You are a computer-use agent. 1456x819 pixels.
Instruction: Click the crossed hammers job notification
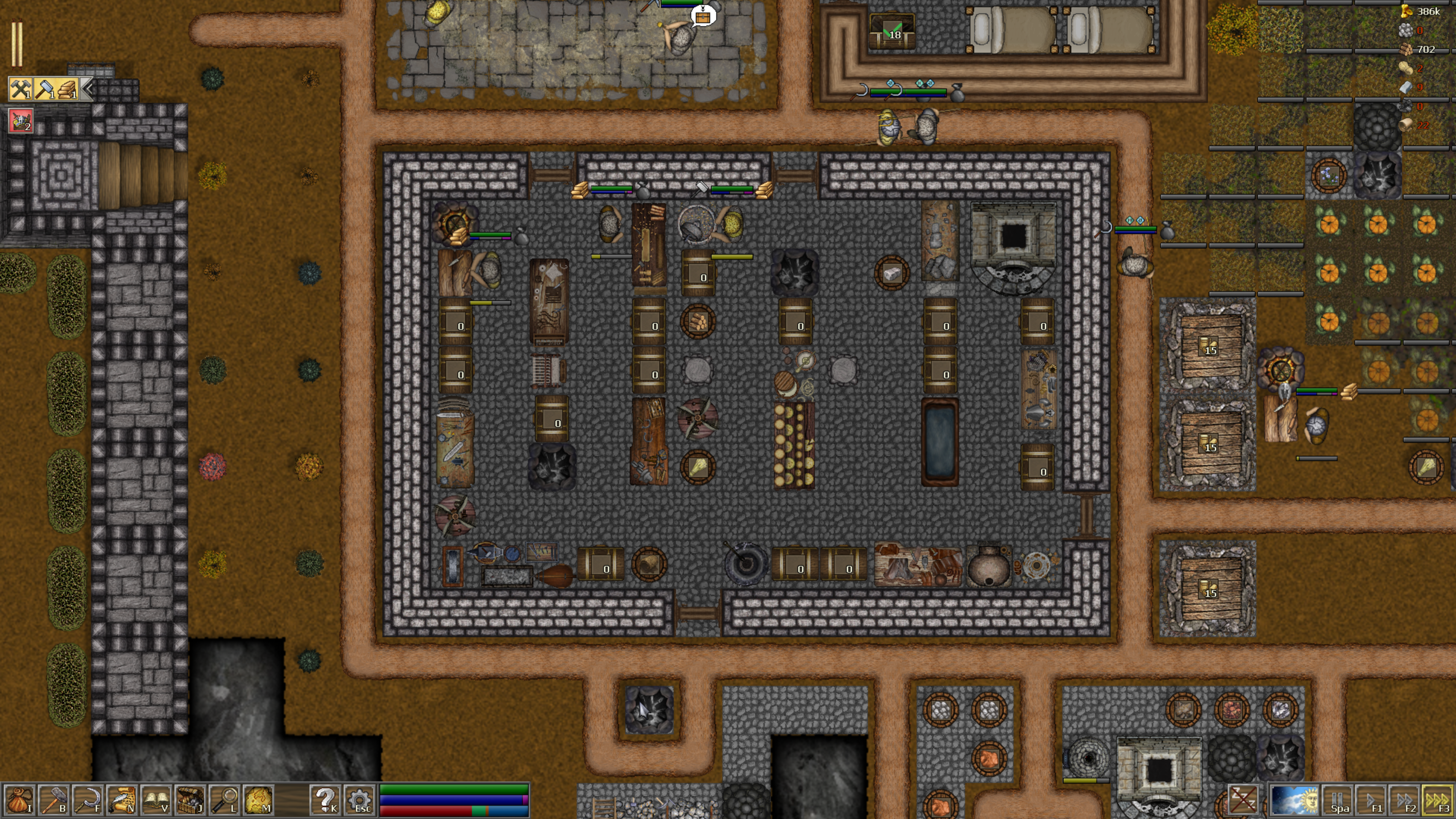point(20,89)
